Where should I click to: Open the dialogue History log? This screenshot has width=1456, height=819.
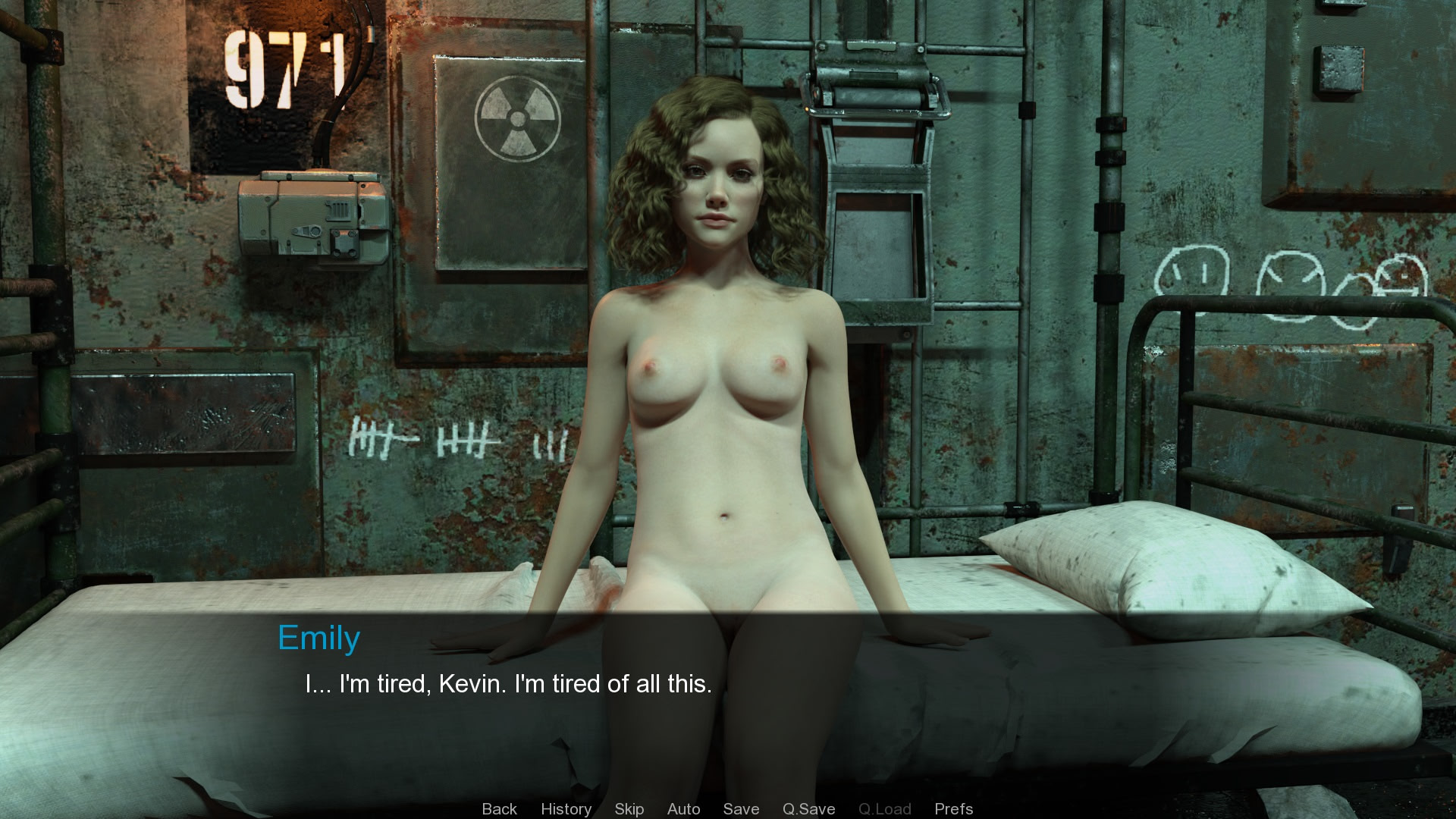click(566, 808)
